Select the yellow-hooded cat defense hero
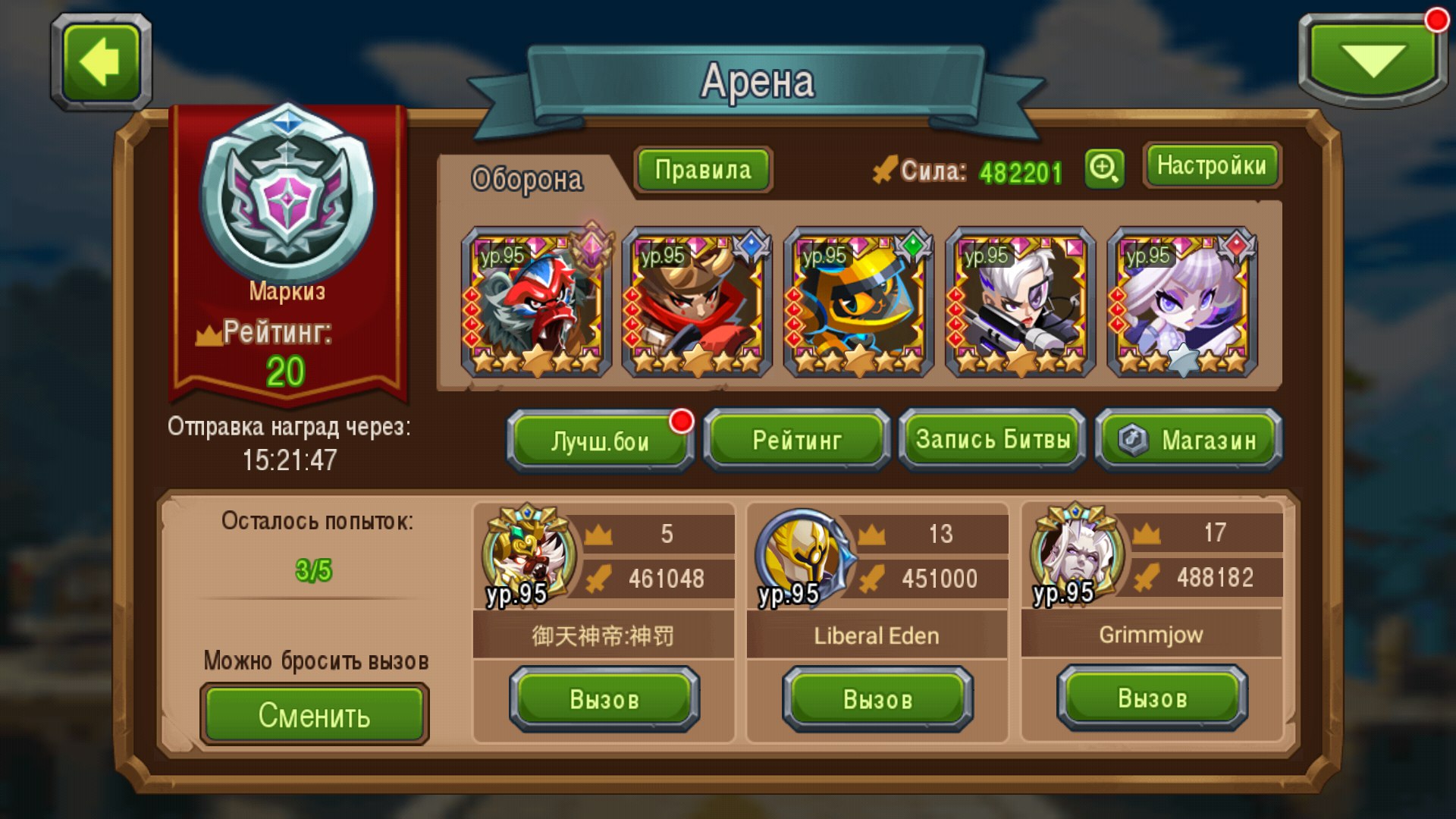 coord(858,303)
